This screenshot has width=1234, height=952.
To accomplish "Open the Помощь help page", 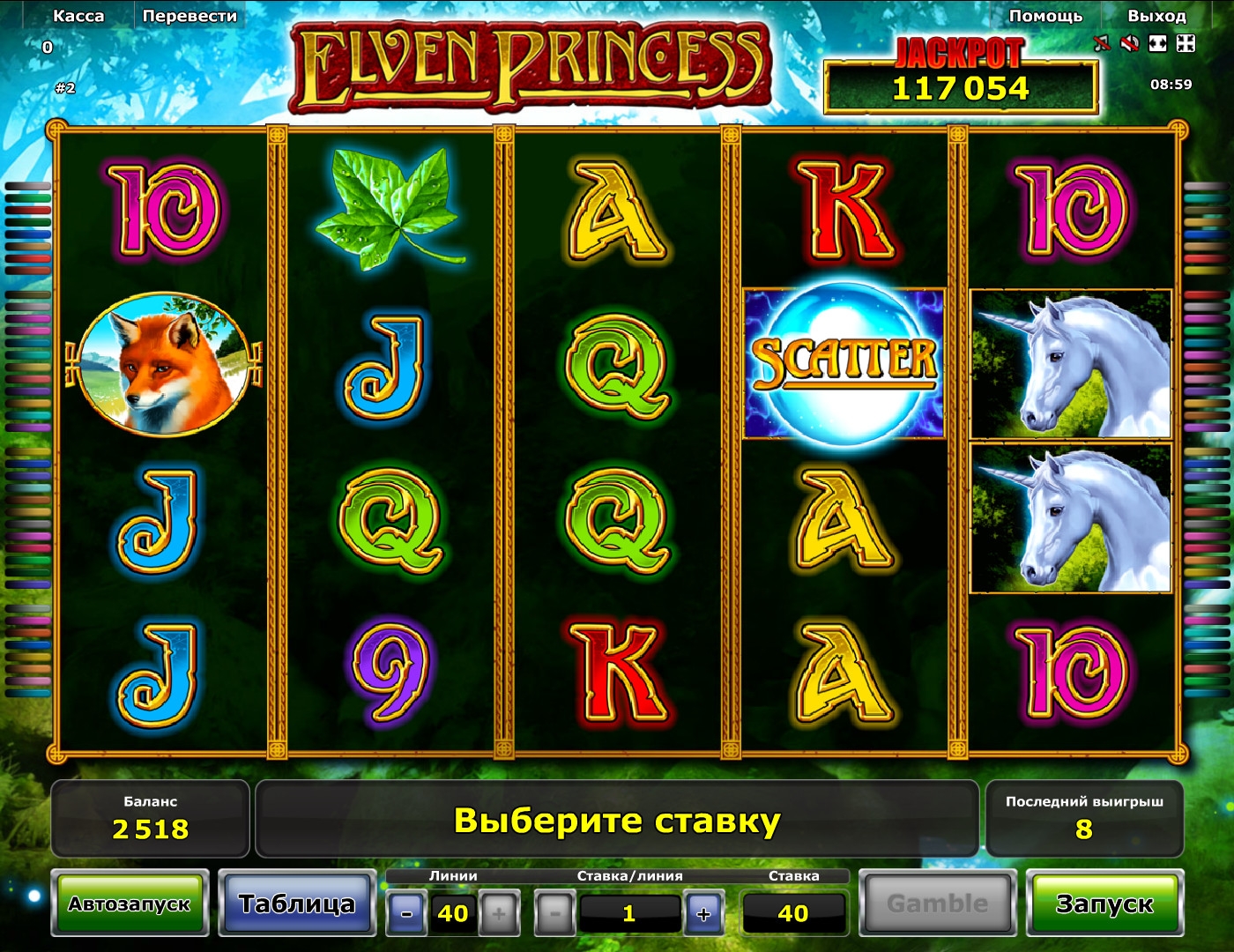I will [x=1045, y=16].
